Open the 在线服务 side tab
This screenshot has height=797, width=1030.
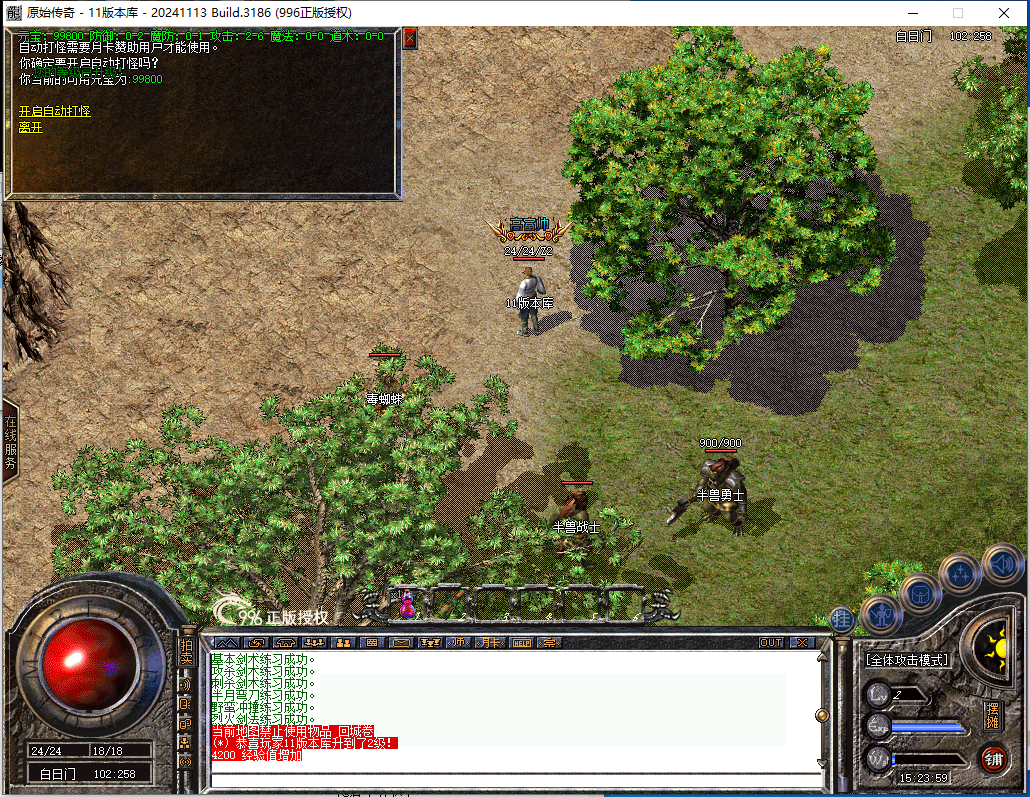[10, 443]
